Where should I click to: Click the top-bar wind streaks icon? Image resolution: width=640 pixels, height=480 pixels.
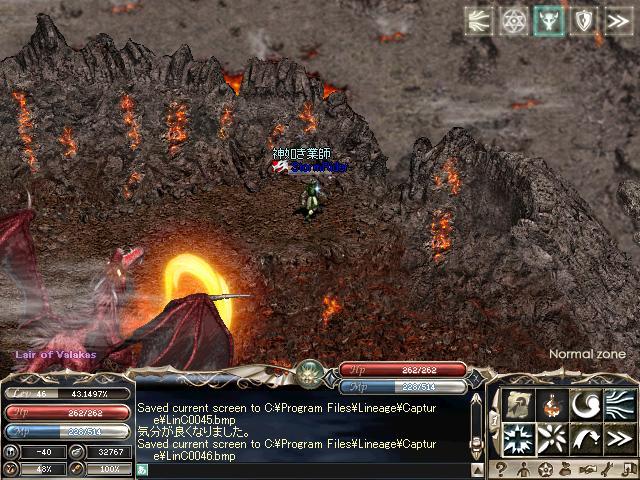[480, 21]
